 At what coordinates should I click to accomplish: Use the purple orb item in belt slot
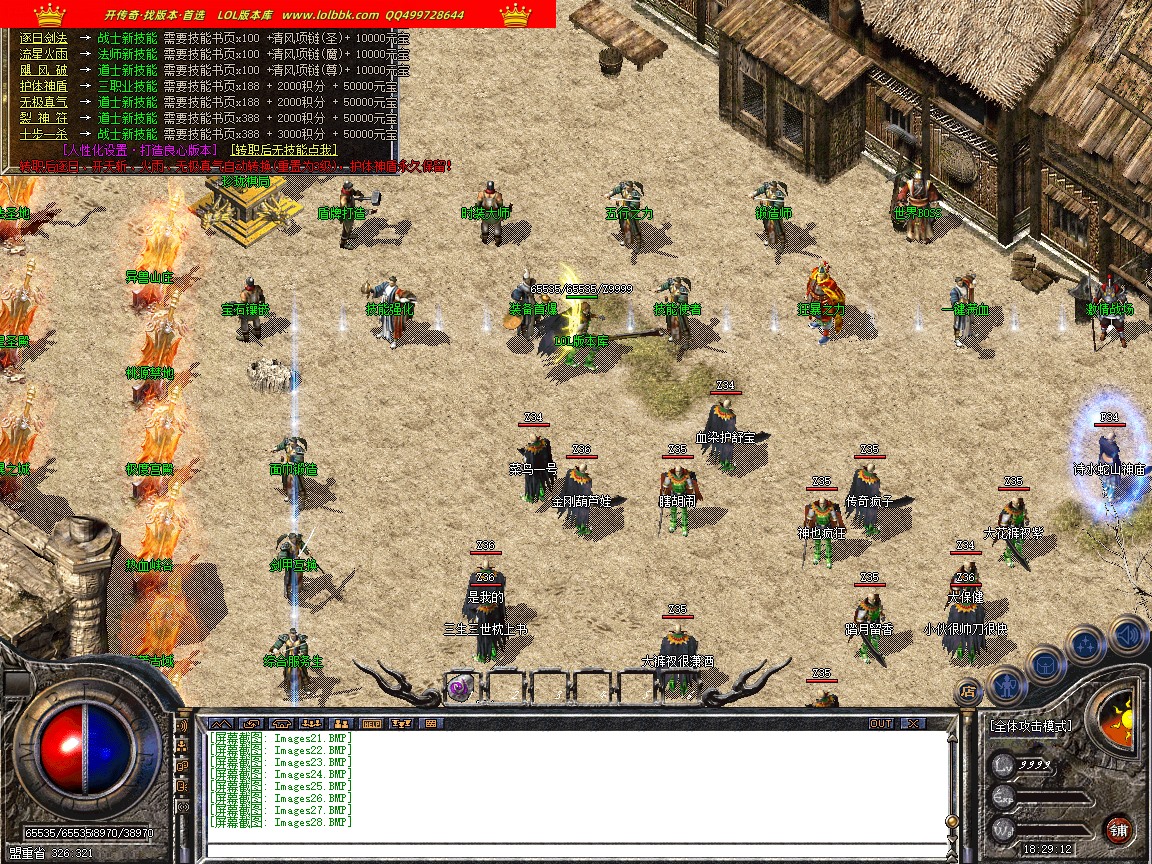tap(459, 687)
